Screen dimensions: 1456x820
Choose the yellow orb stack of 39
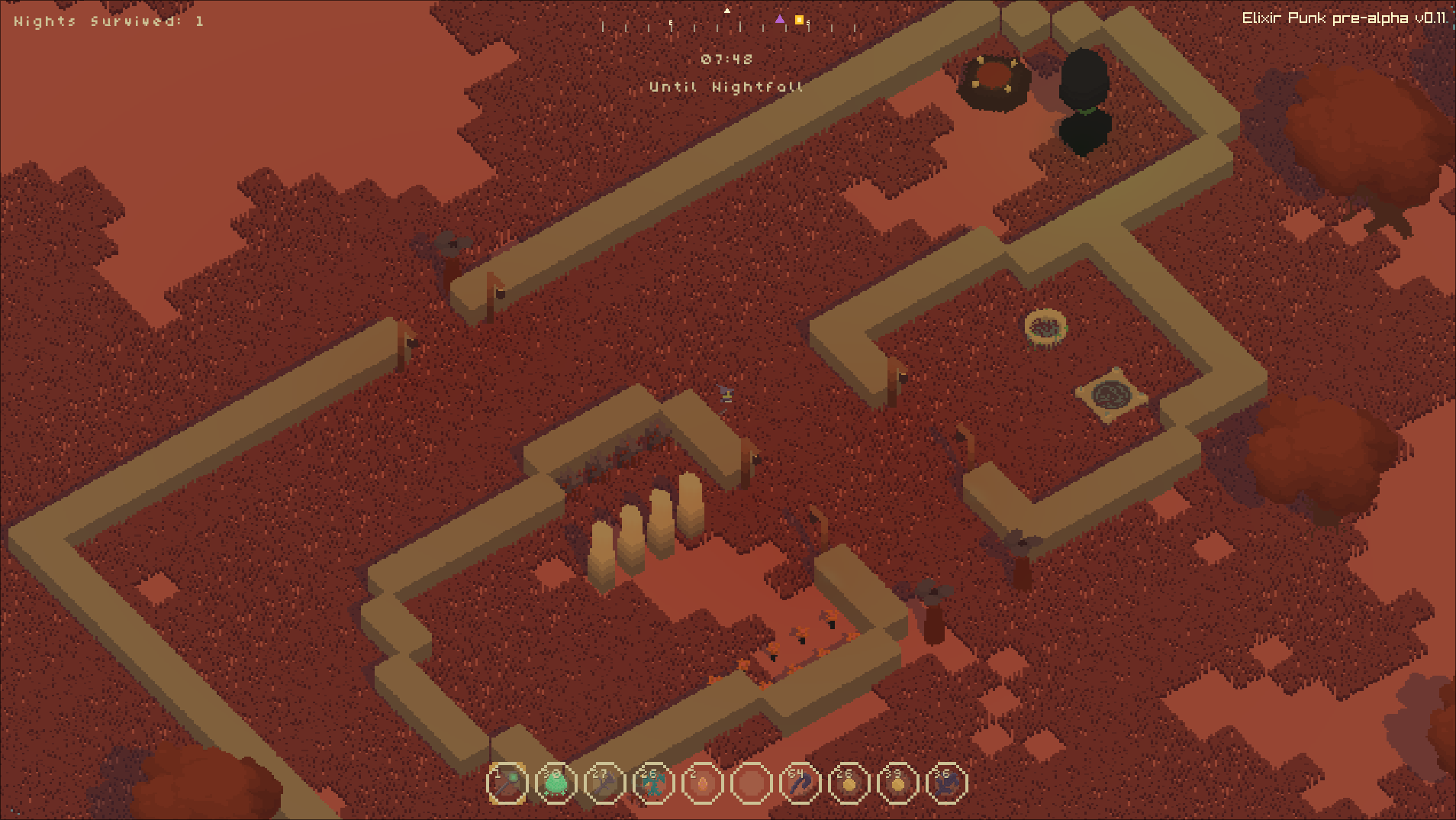[x=898, y=783]
